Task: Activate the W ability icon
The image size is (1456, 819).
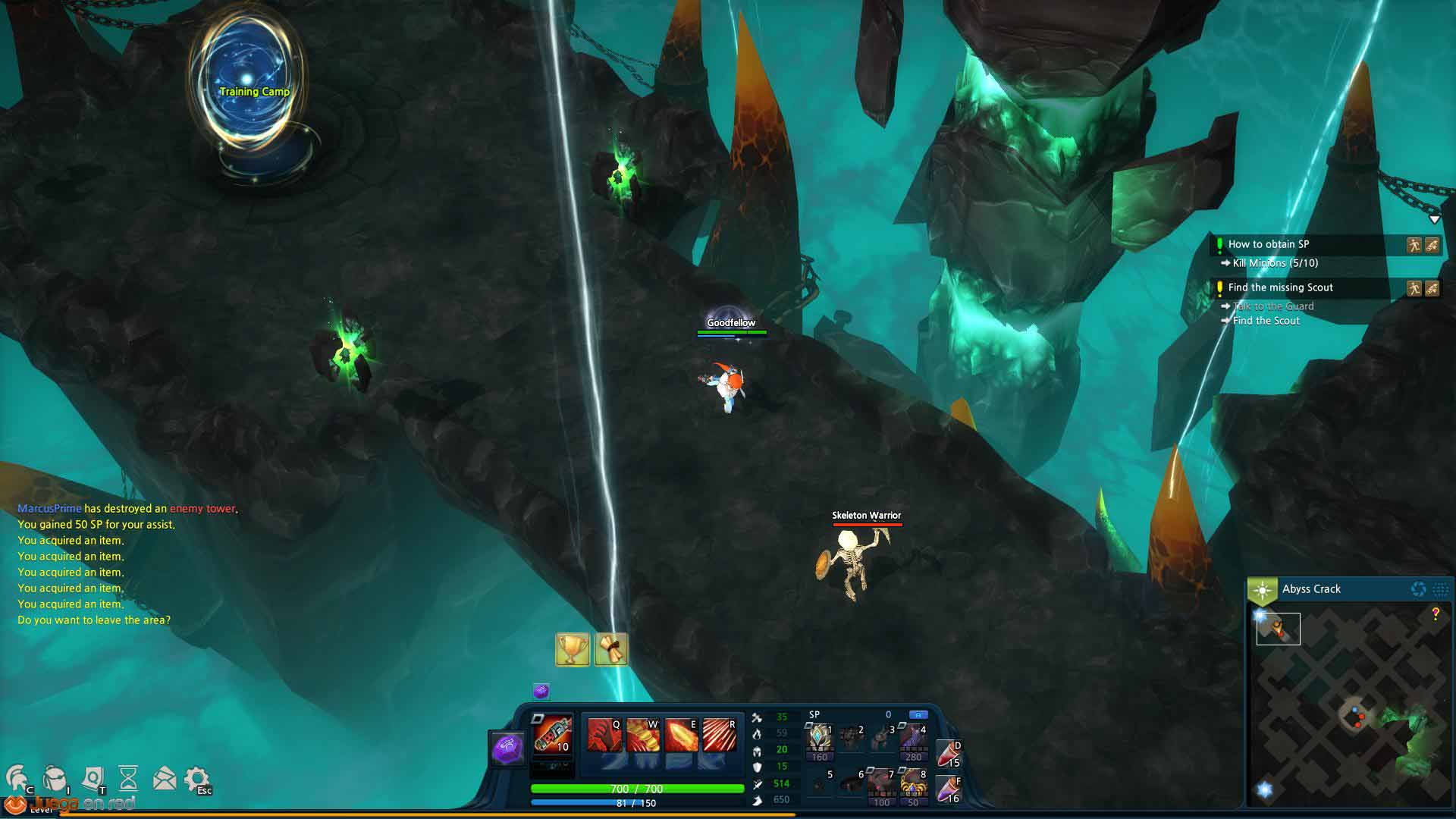Action: click(x=642, y=735)
